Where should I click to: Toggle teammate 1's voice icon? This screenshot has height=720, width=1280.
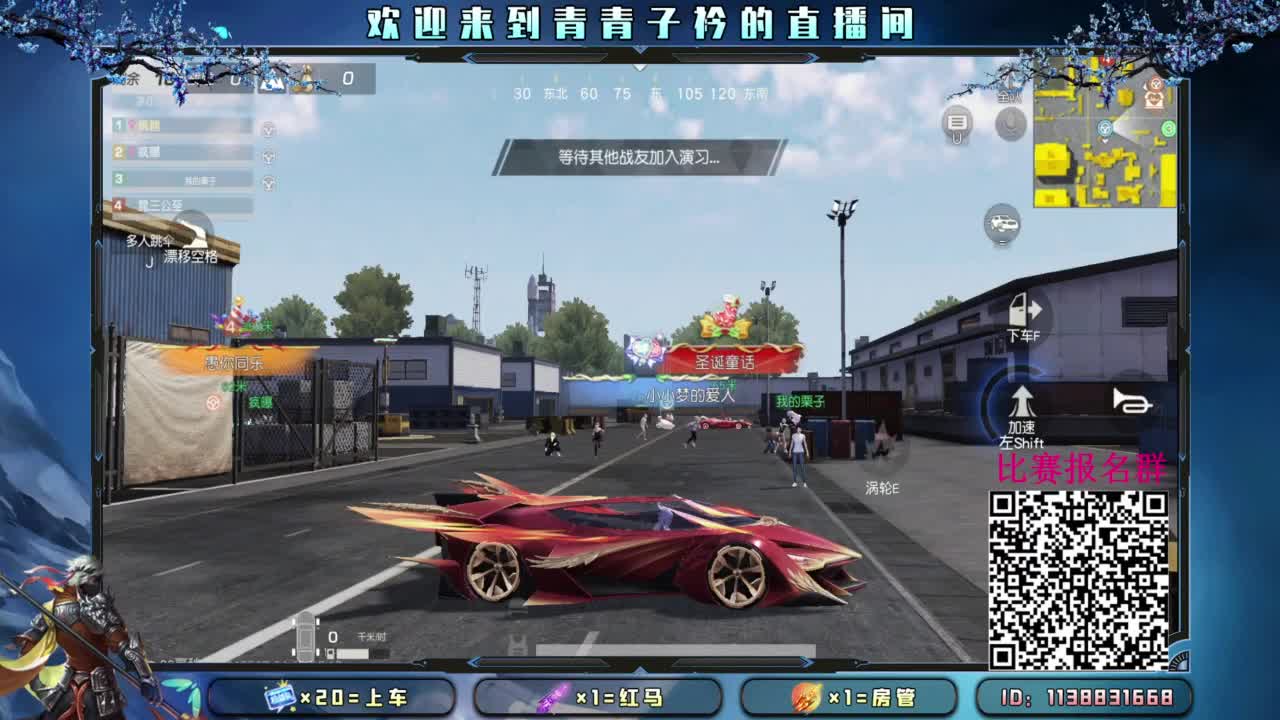pos(268,128)
